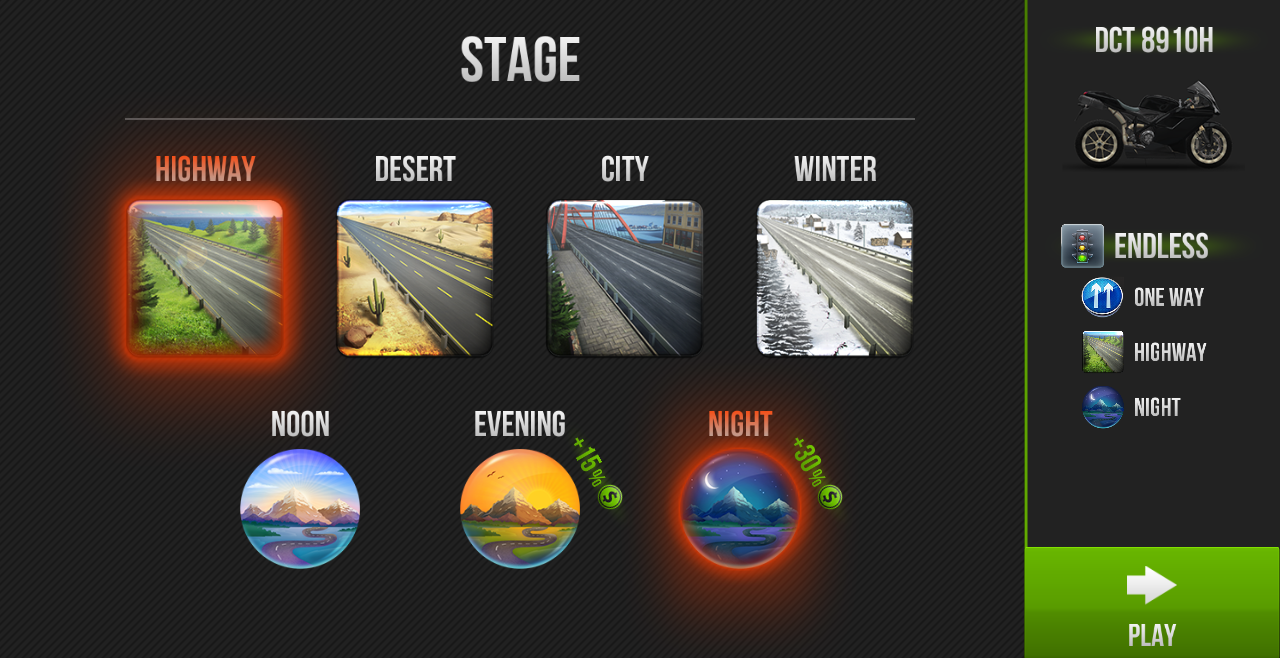Set time of day to Noon

click(x=300, y=508)
